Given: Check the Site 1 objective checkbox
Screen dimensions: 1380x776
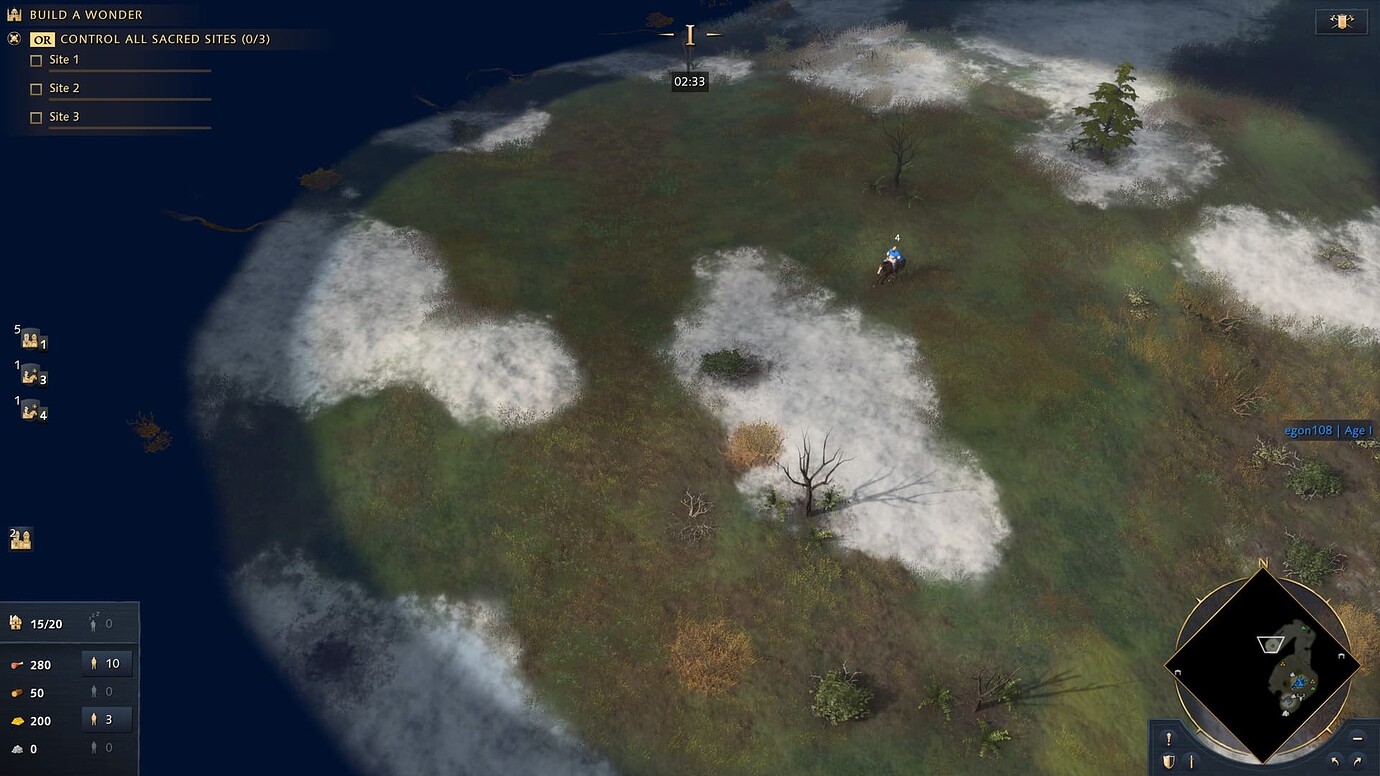Looking at the screenshot, I should click(x=36, y=60).
